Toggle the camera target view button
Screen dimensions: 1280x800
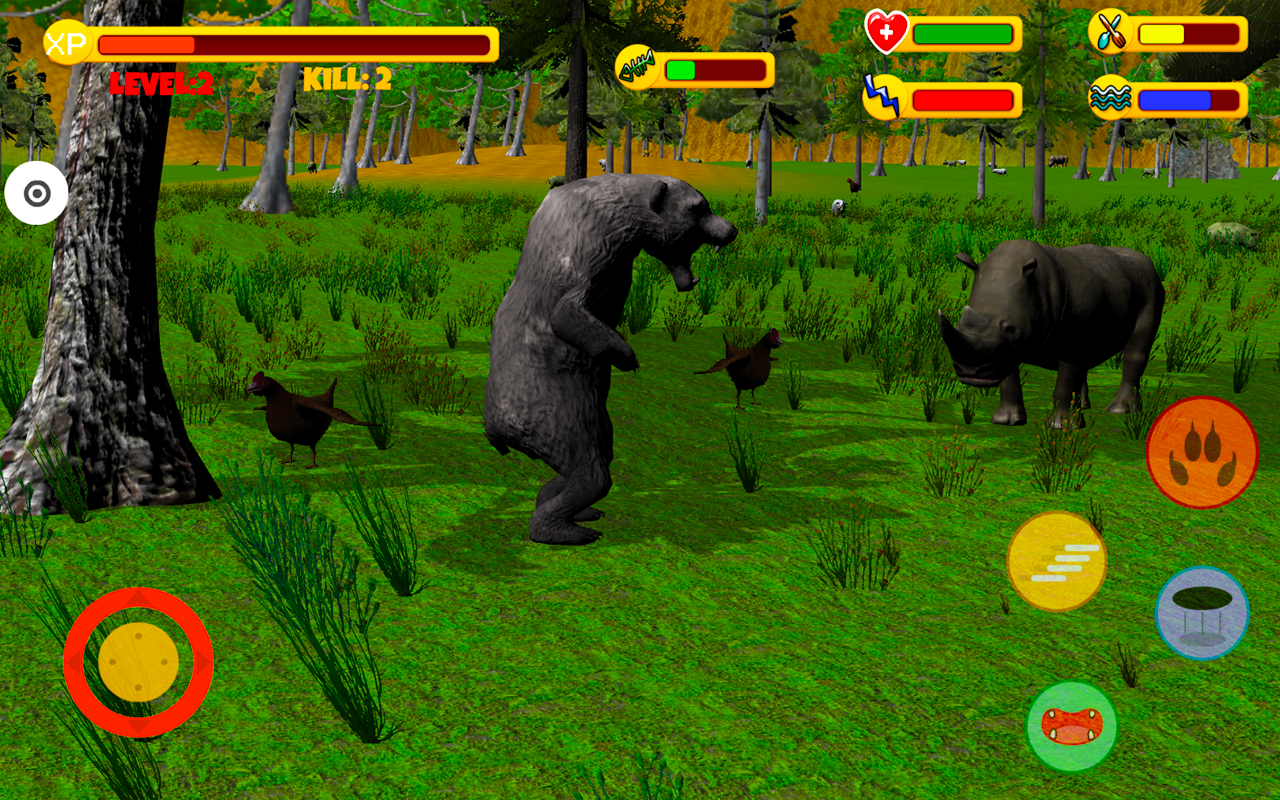pyautogui.click(x=38, y=191)
